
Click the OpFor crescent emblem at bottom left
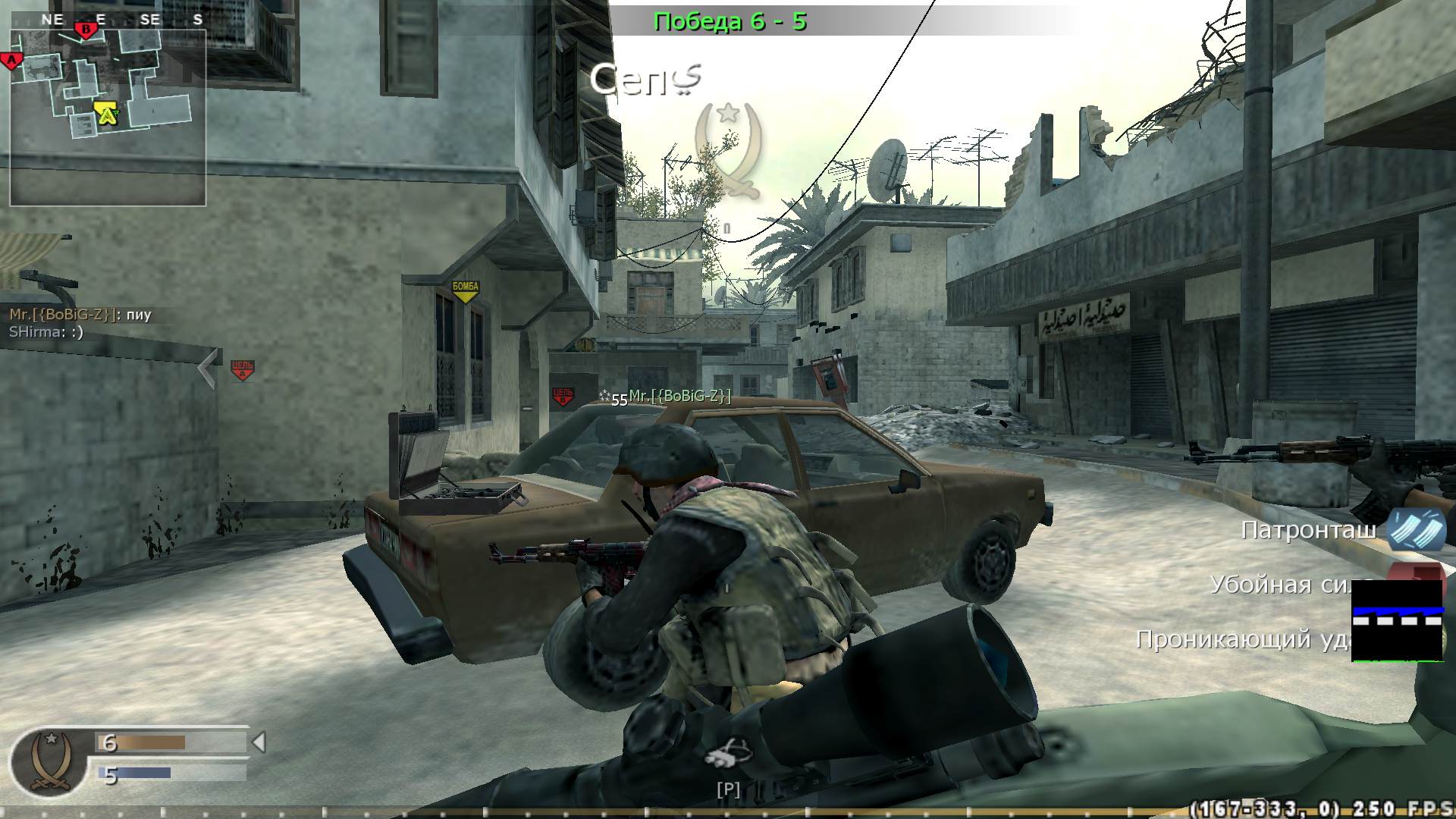pos(50,758)
